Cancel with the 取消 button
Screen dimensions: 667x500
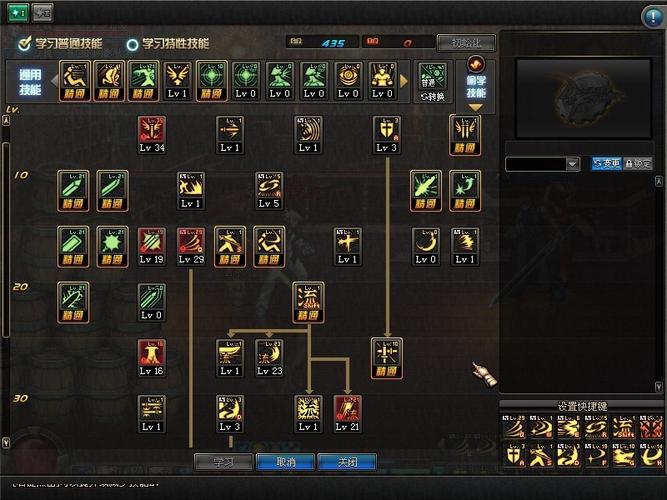pyautogui.click(x=285, y=462)
